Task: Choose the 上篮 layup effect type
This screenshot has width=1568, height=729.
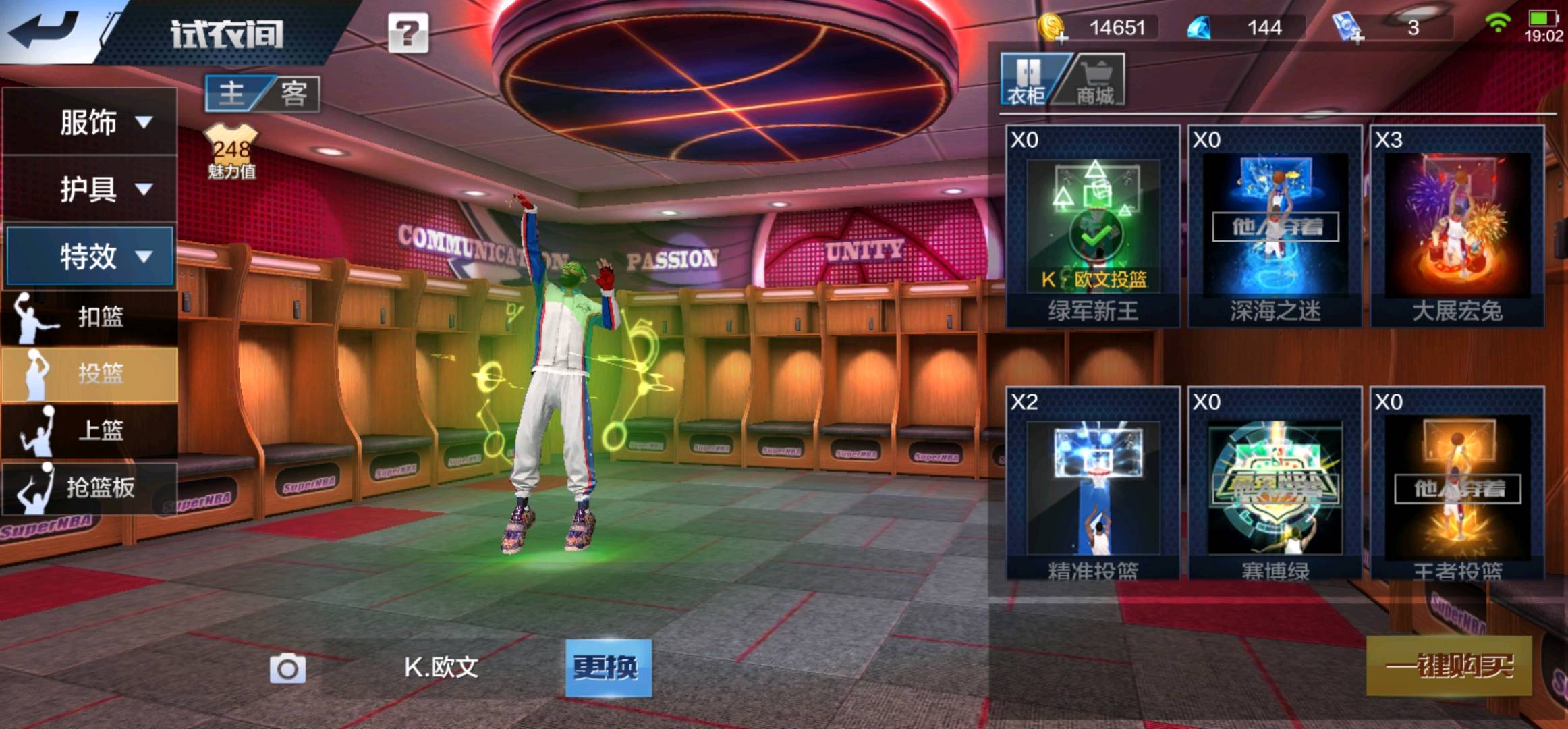Action: tap(90, 430)
